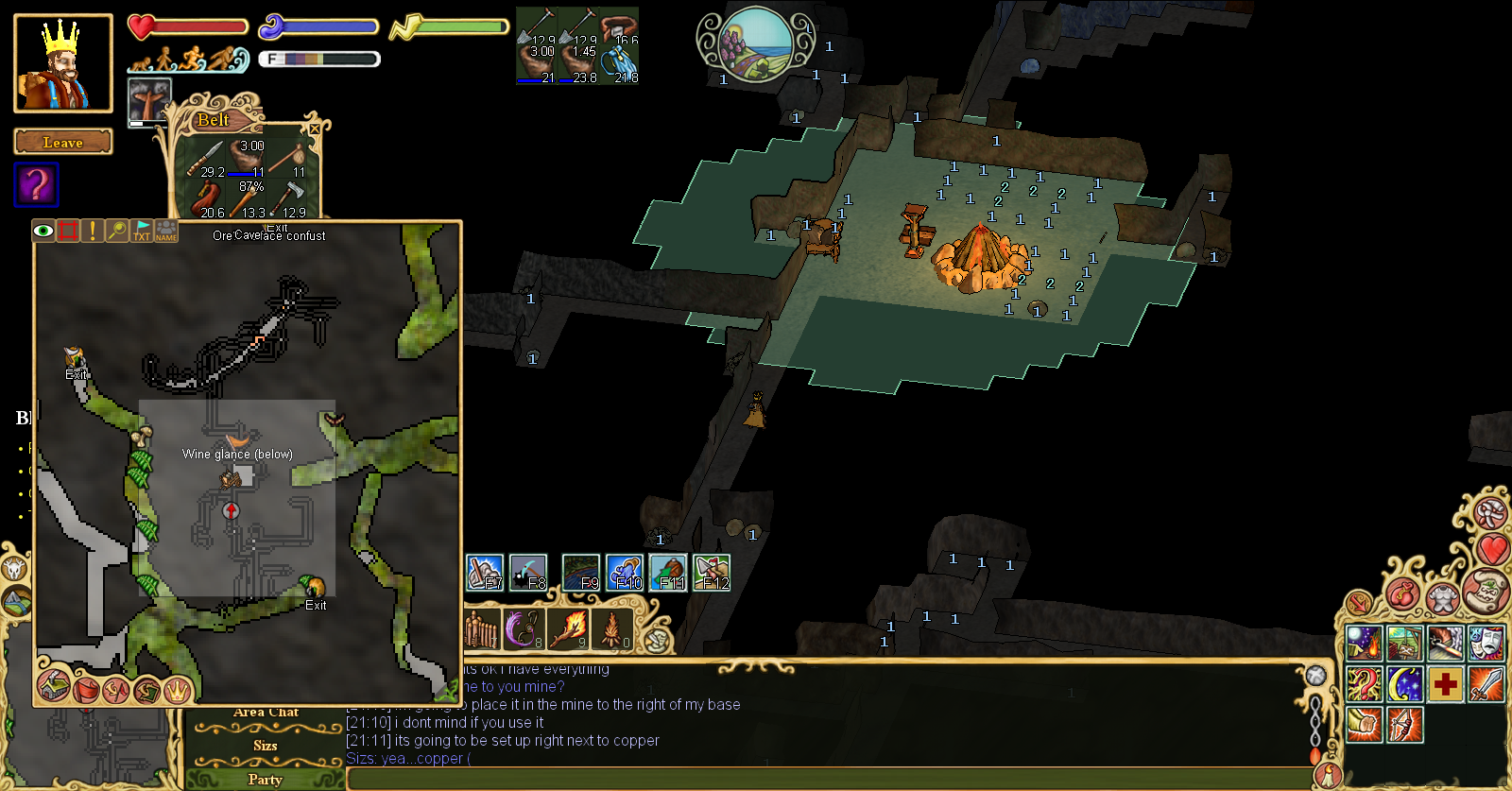Switch to the Area Chat tab
Screen dimensions: 1512x791
point(266,711)
